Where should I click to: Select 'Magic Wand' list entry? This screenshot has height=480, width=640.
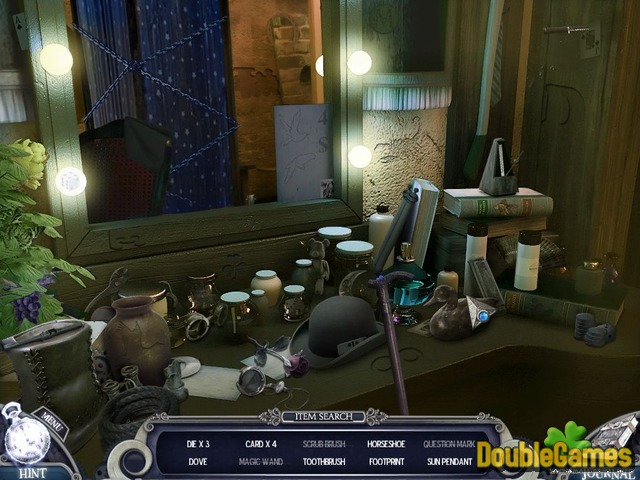pyautogui.click(x=261, y=461)
